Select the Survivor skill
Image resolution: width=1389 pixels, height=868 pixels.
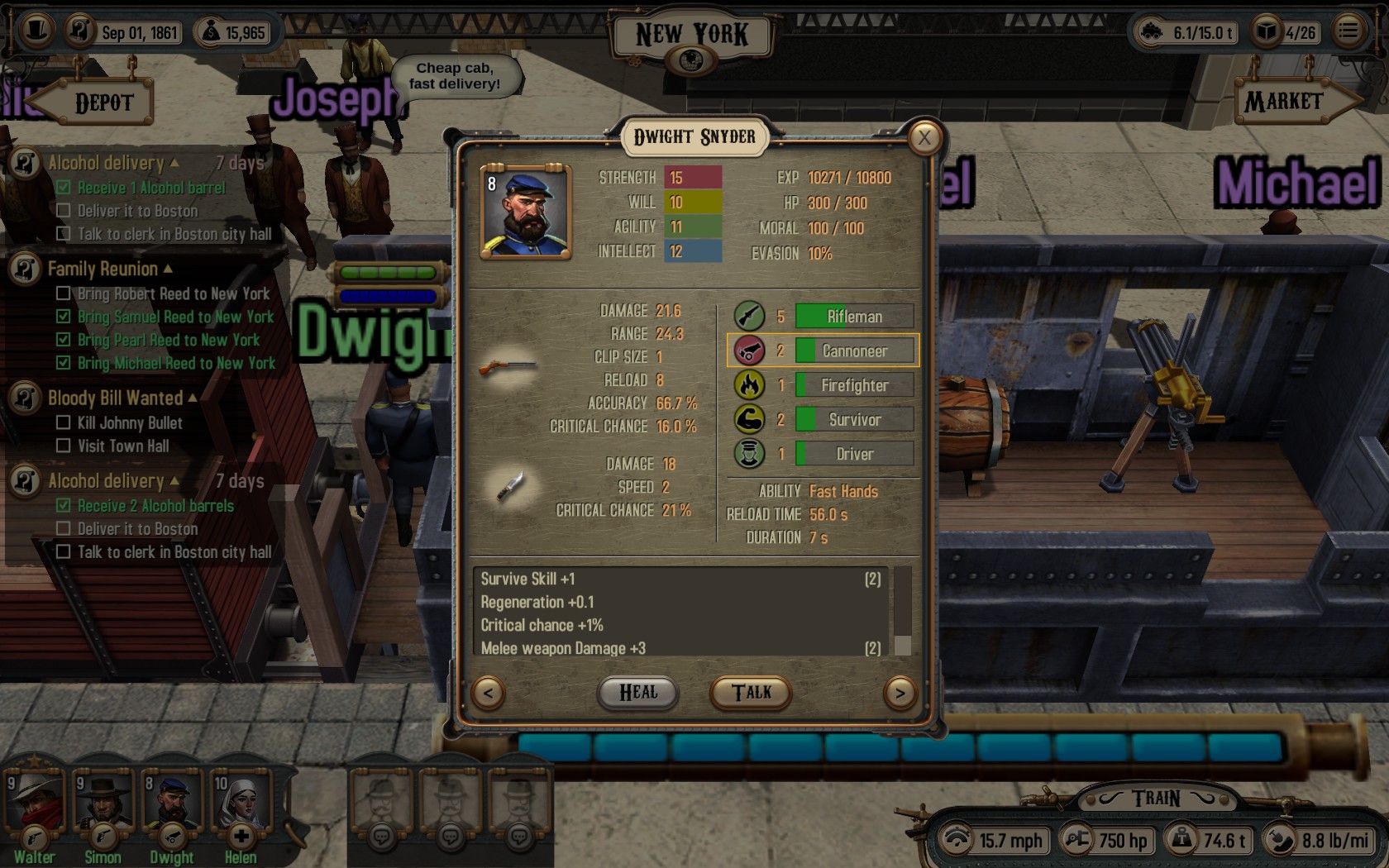click(854, 420)
